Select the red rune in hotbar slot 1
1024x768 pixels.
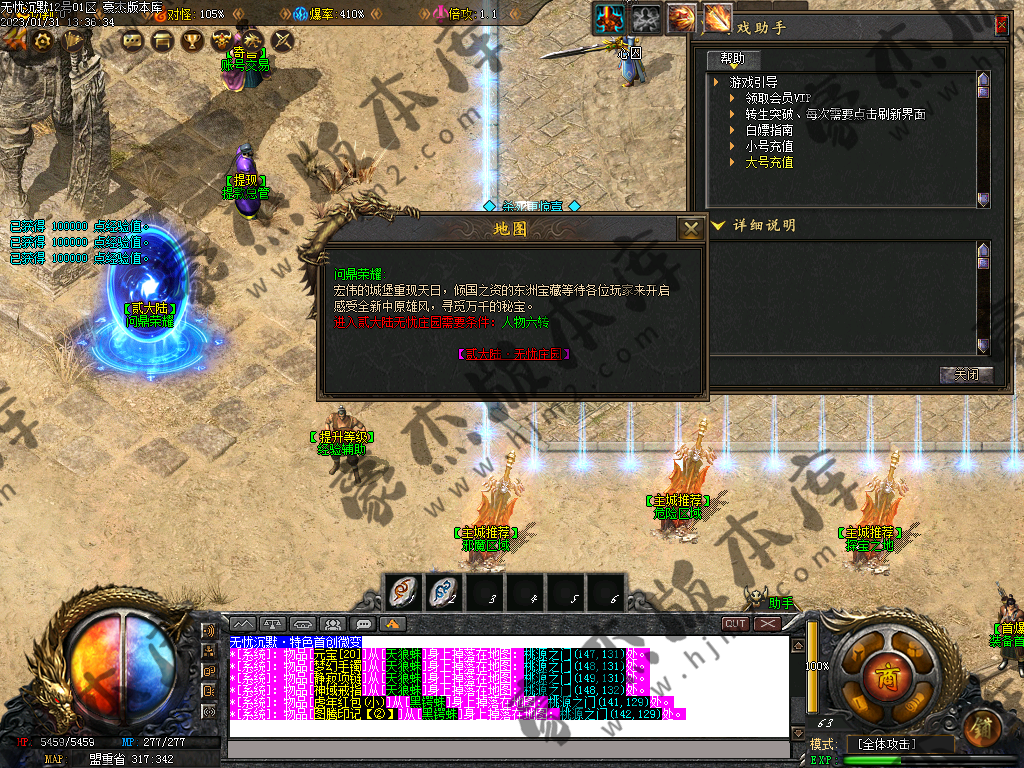pos(405,593)
